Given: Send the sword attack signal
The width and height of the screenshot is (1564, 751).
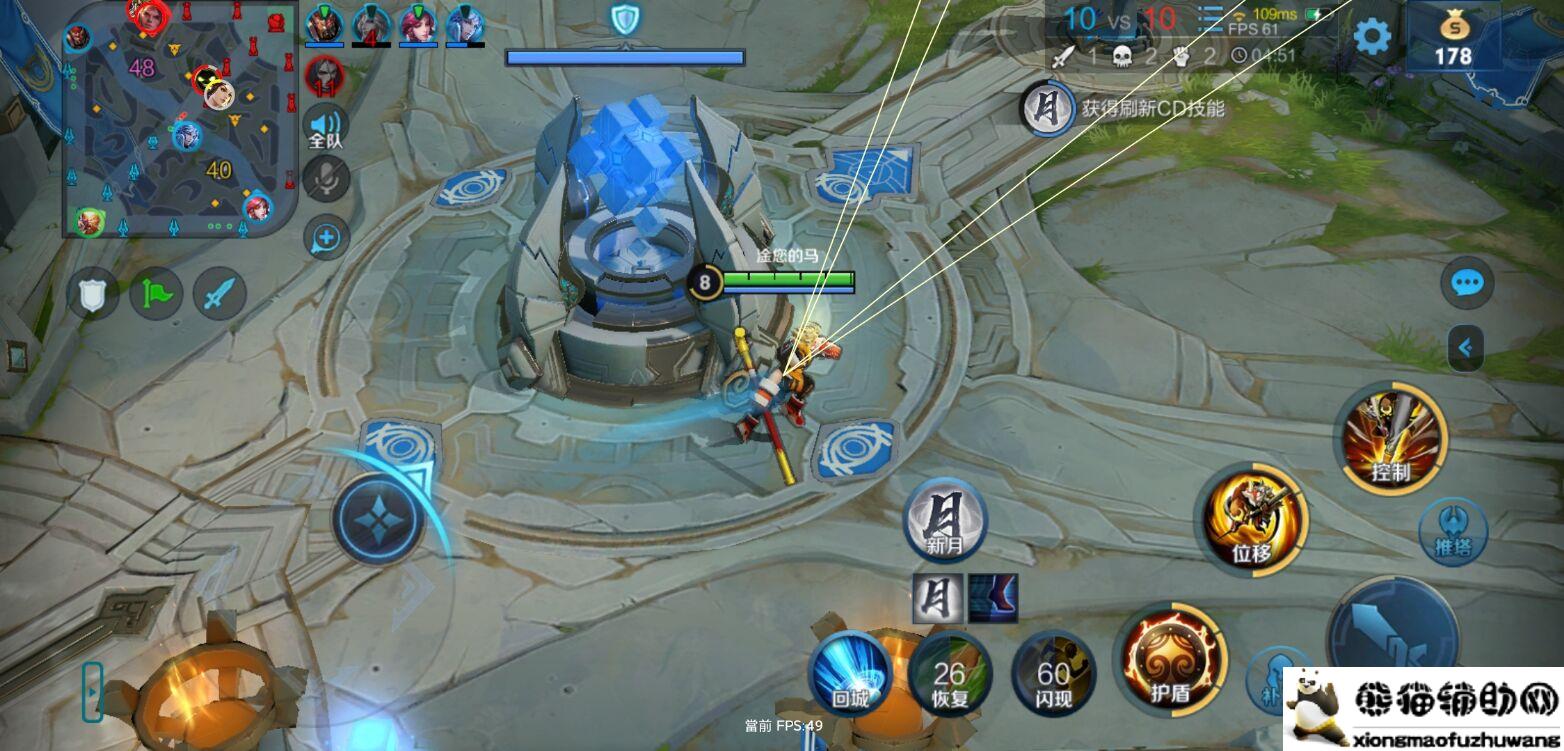Looking at the screenshot, I should 220,295.
